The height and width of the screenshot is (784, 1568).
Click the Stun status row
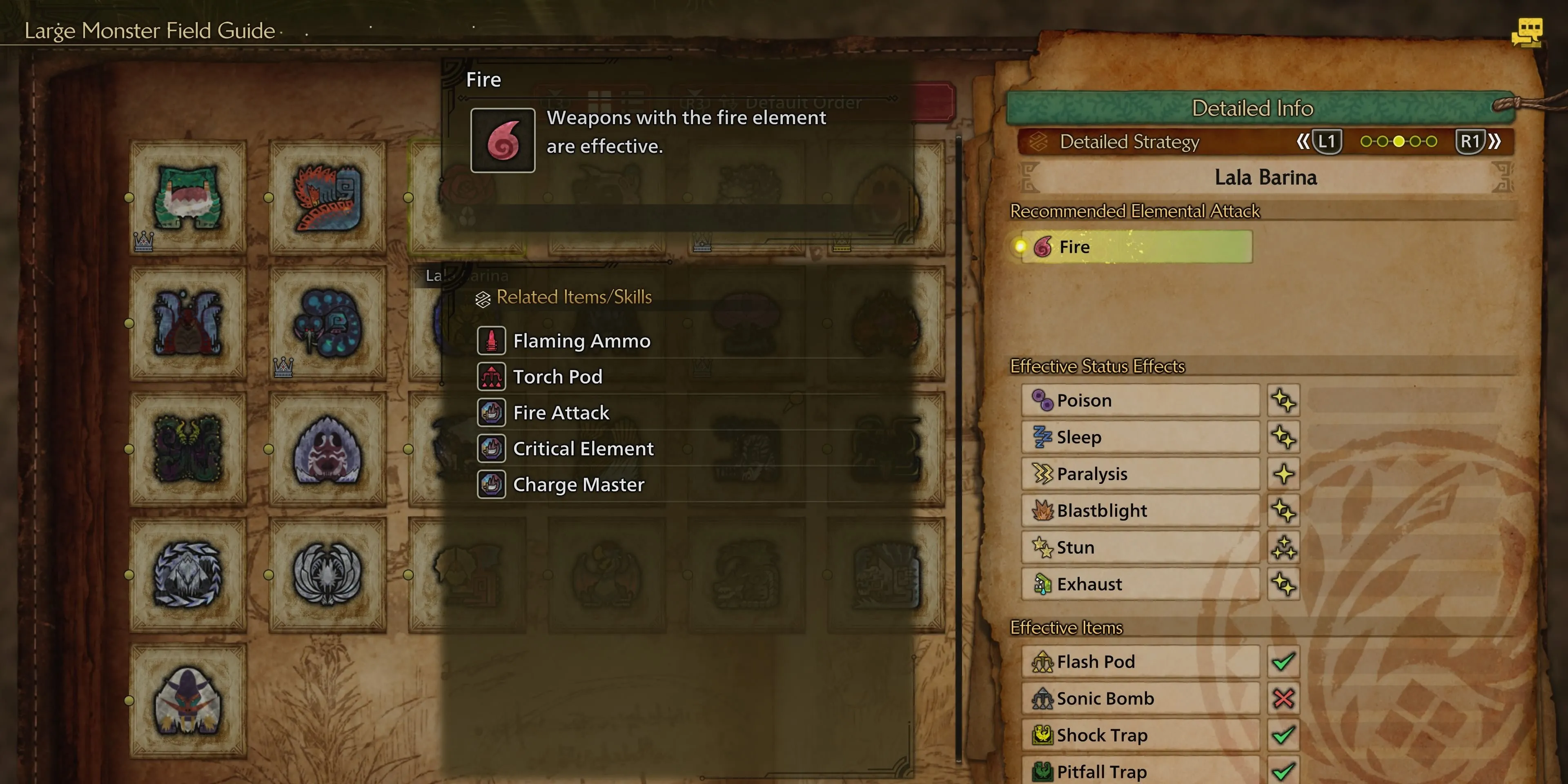(x=1140, y=547)
